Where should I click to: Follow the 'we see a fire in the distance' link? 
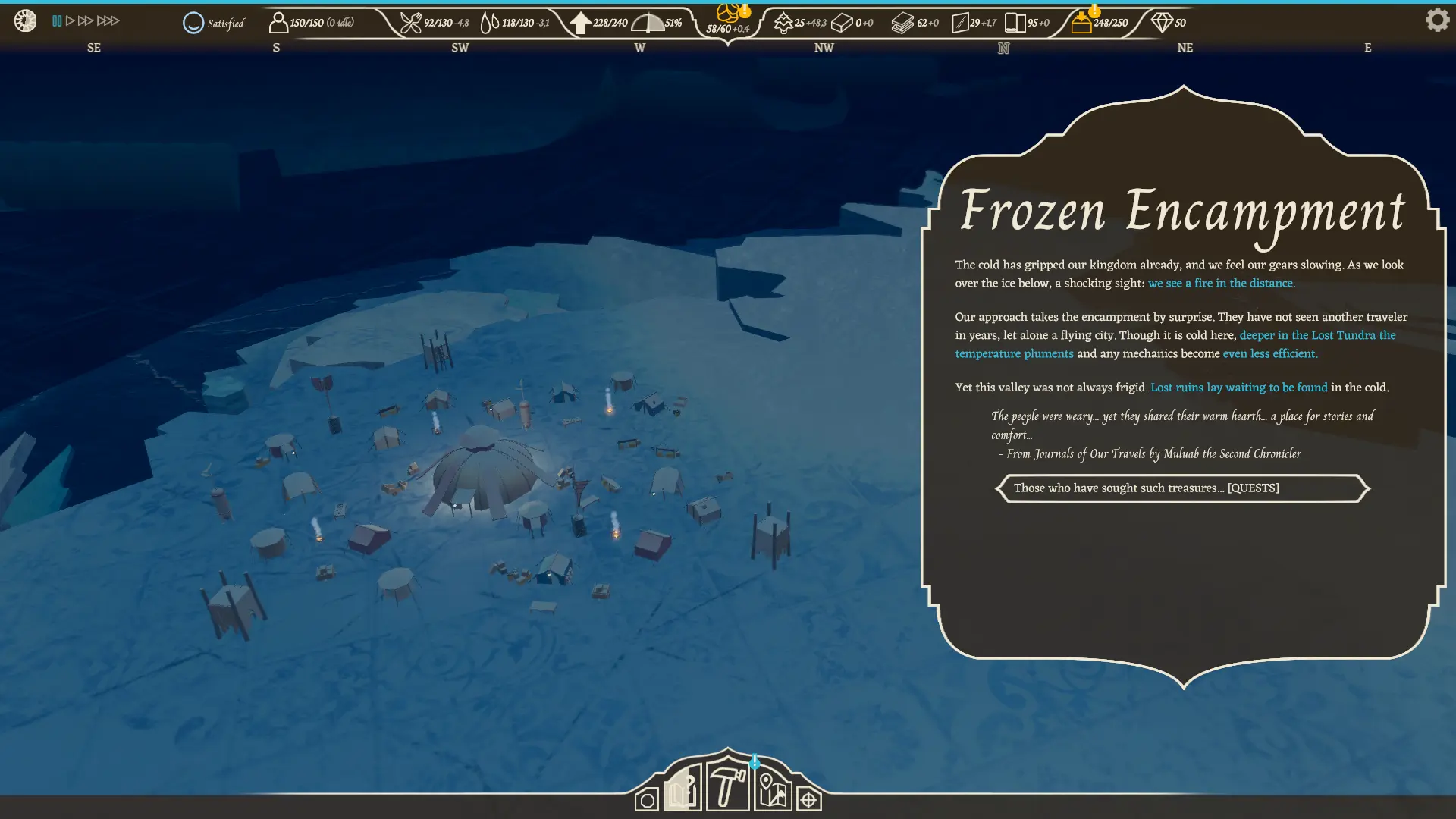click(x=1221, y=284)
